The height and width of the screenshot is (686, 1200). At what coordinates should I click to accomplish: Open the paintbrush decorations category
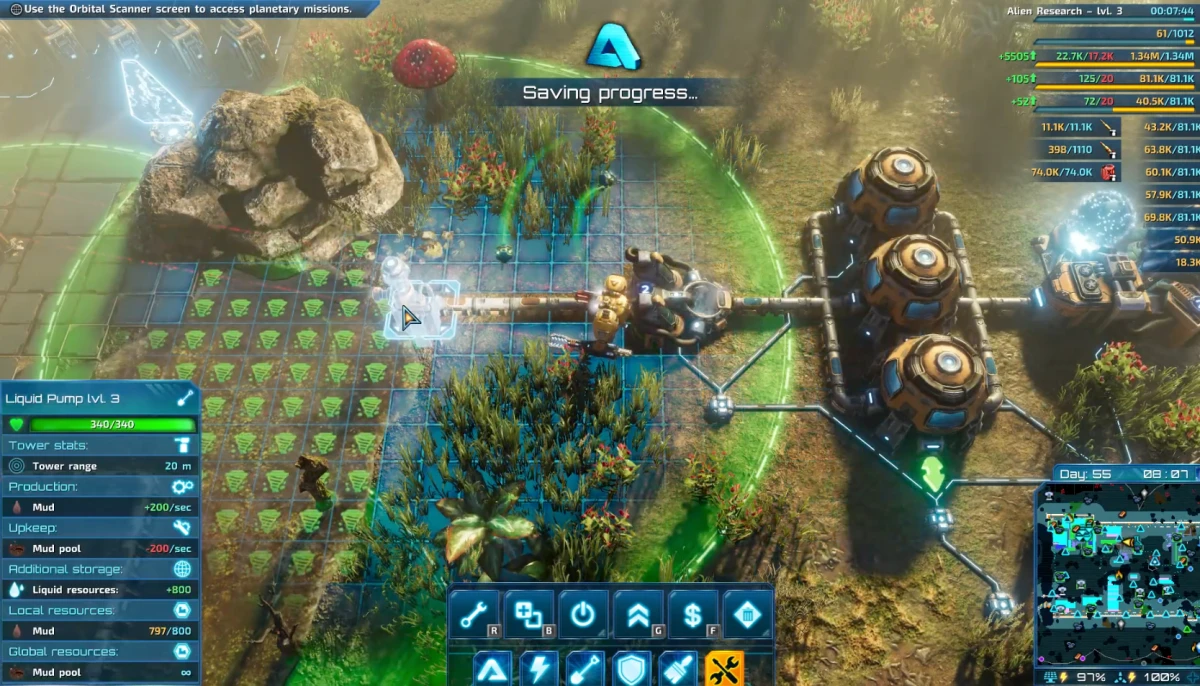click(x=678, y=668)
